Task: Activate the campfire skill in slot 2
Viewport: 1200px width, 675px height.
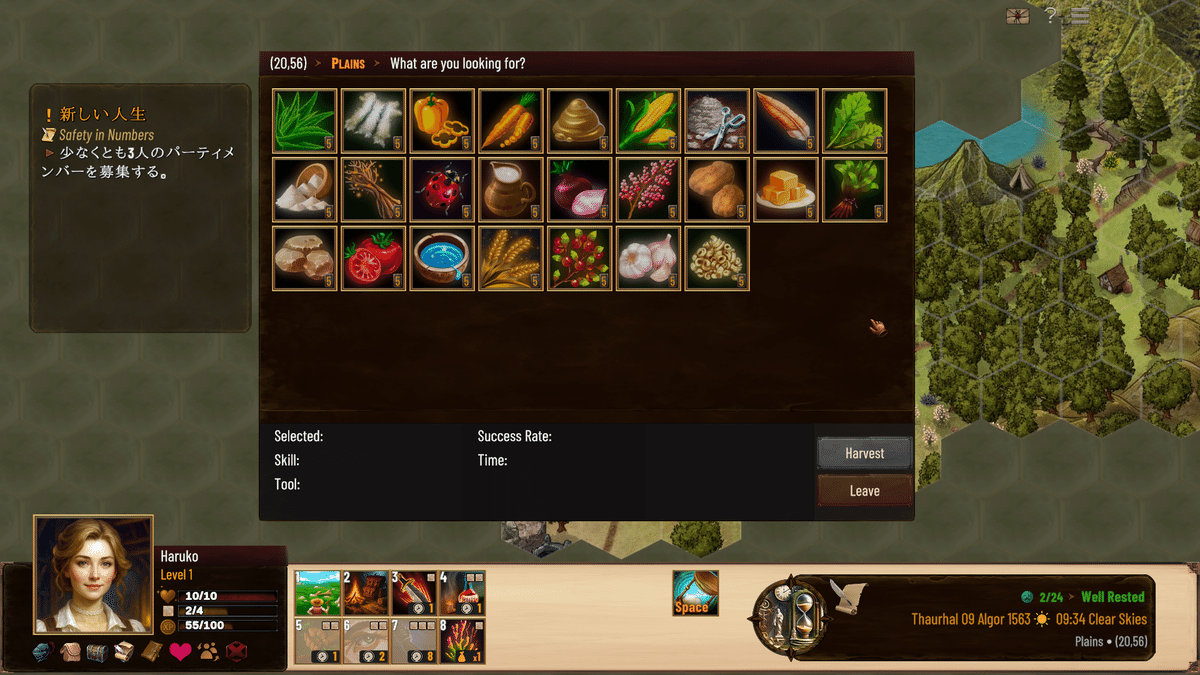Action: point(365,593)
